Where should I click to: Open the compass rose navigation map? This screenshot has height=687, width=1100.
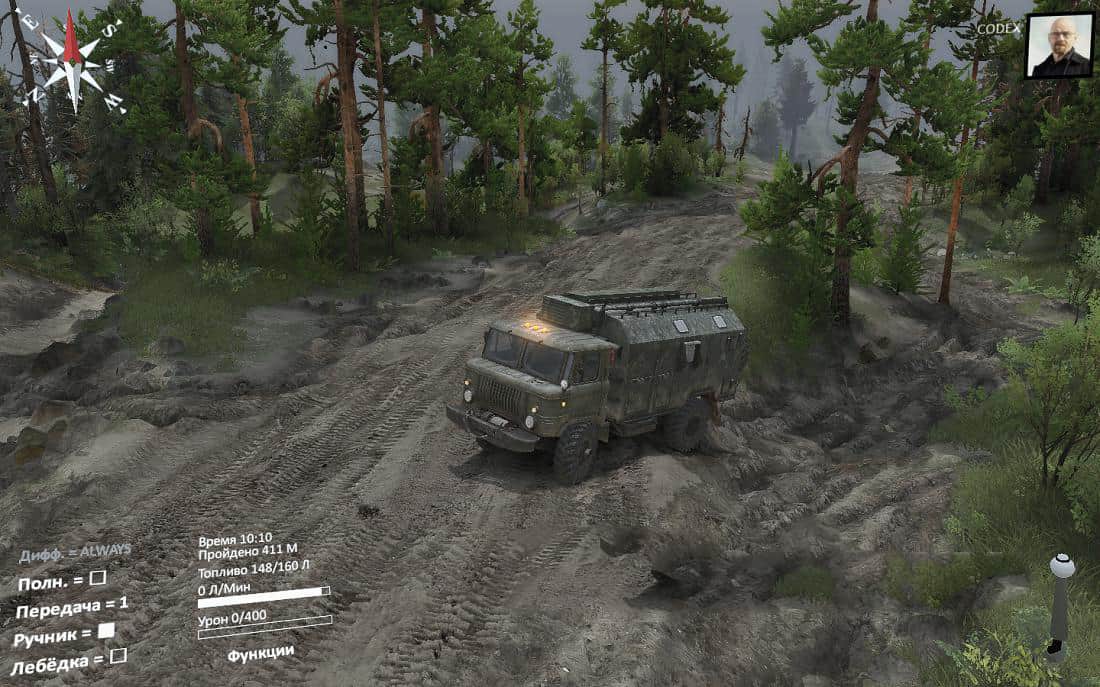[x=72, y=60]
